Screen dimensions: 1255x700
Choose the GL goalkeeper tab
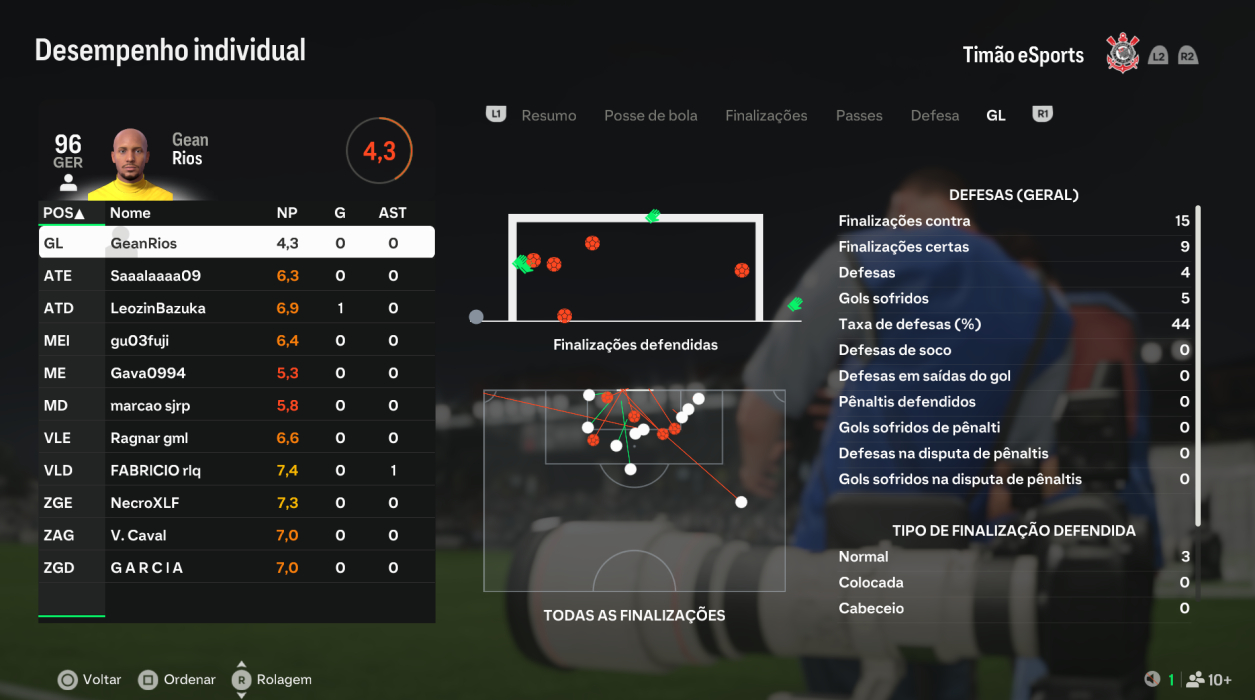[995, 116]
